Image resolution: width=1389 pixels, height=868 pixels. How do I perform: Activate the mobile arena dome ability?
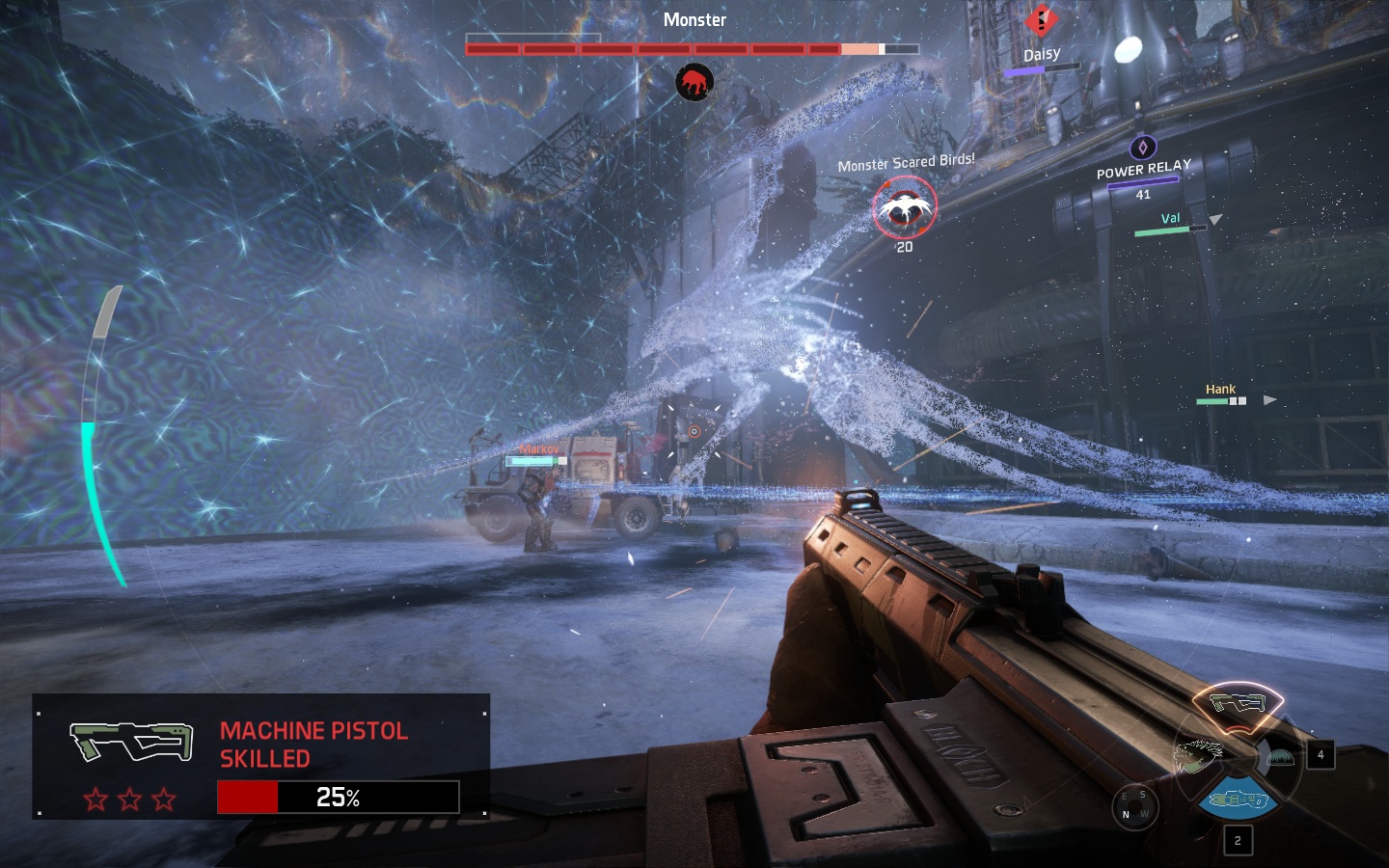(1279, 758)
